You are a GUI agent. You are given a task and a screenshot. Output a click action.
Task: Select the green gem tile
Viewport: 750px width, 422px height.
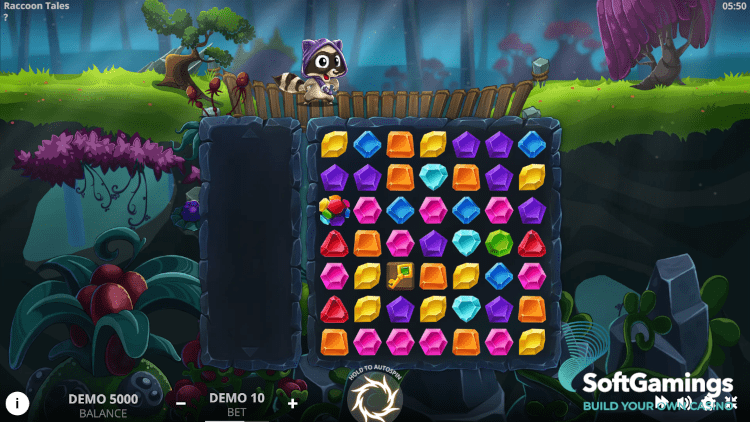tap(498, 242)
